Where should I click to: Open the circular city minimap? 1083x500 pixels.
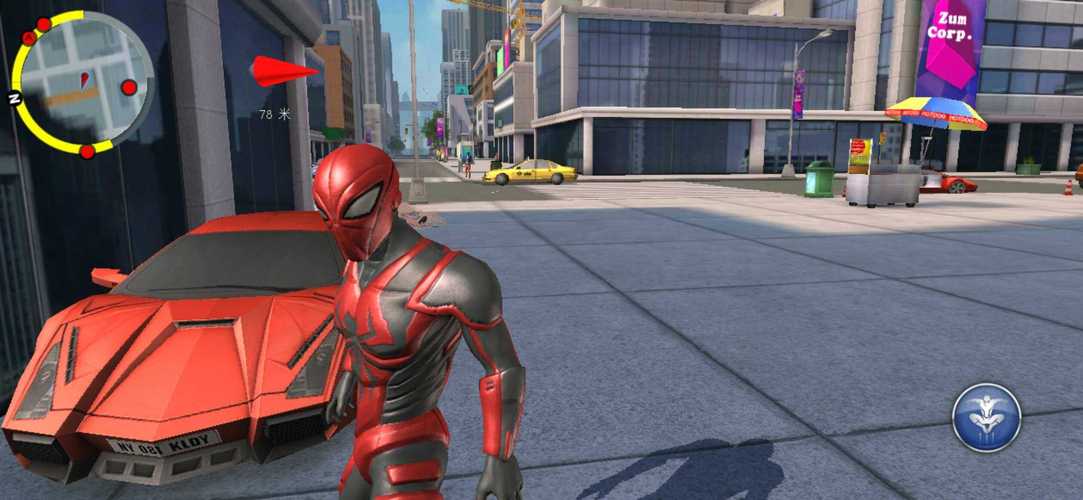[x=83, y=82]
